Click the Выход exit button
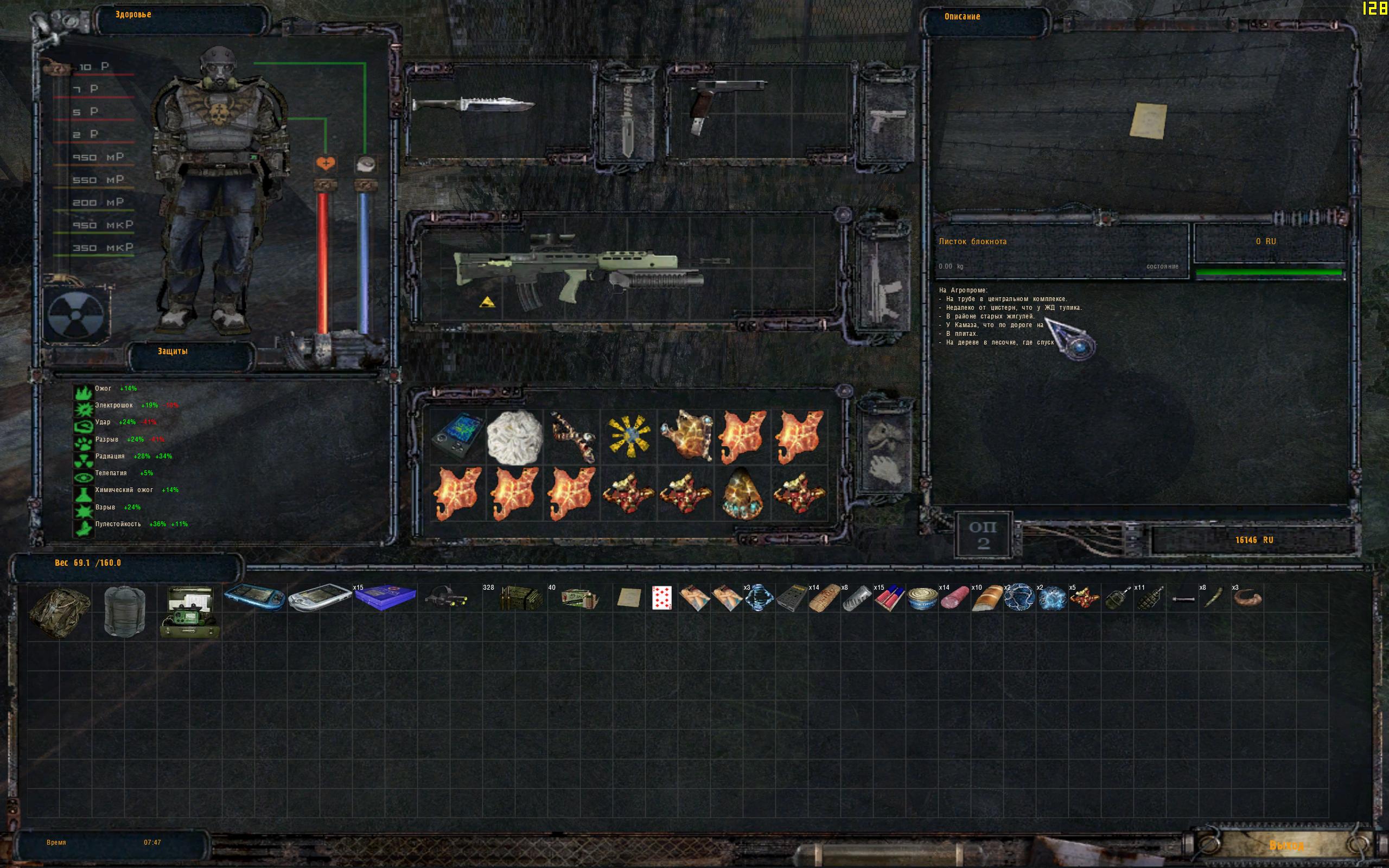This screenshot has height=868, width=1389. coord(1286,846)
